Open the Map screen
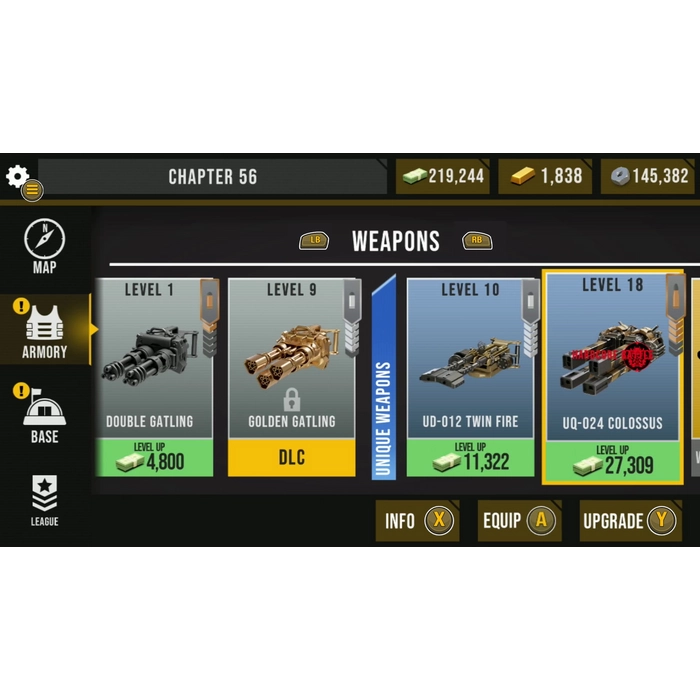 coord(44,246)
